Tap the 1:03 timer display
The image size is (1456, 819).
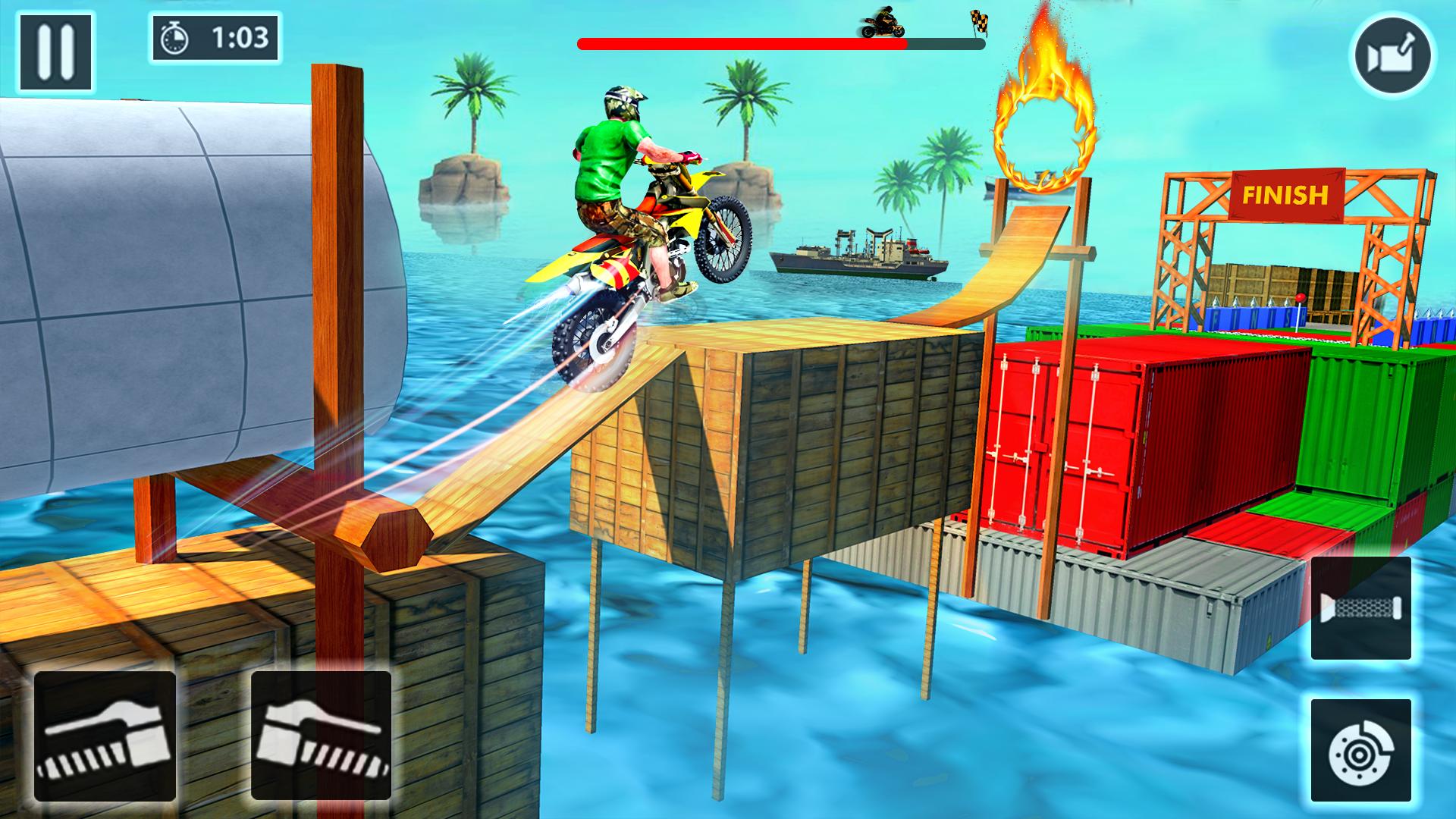point(238,36)
